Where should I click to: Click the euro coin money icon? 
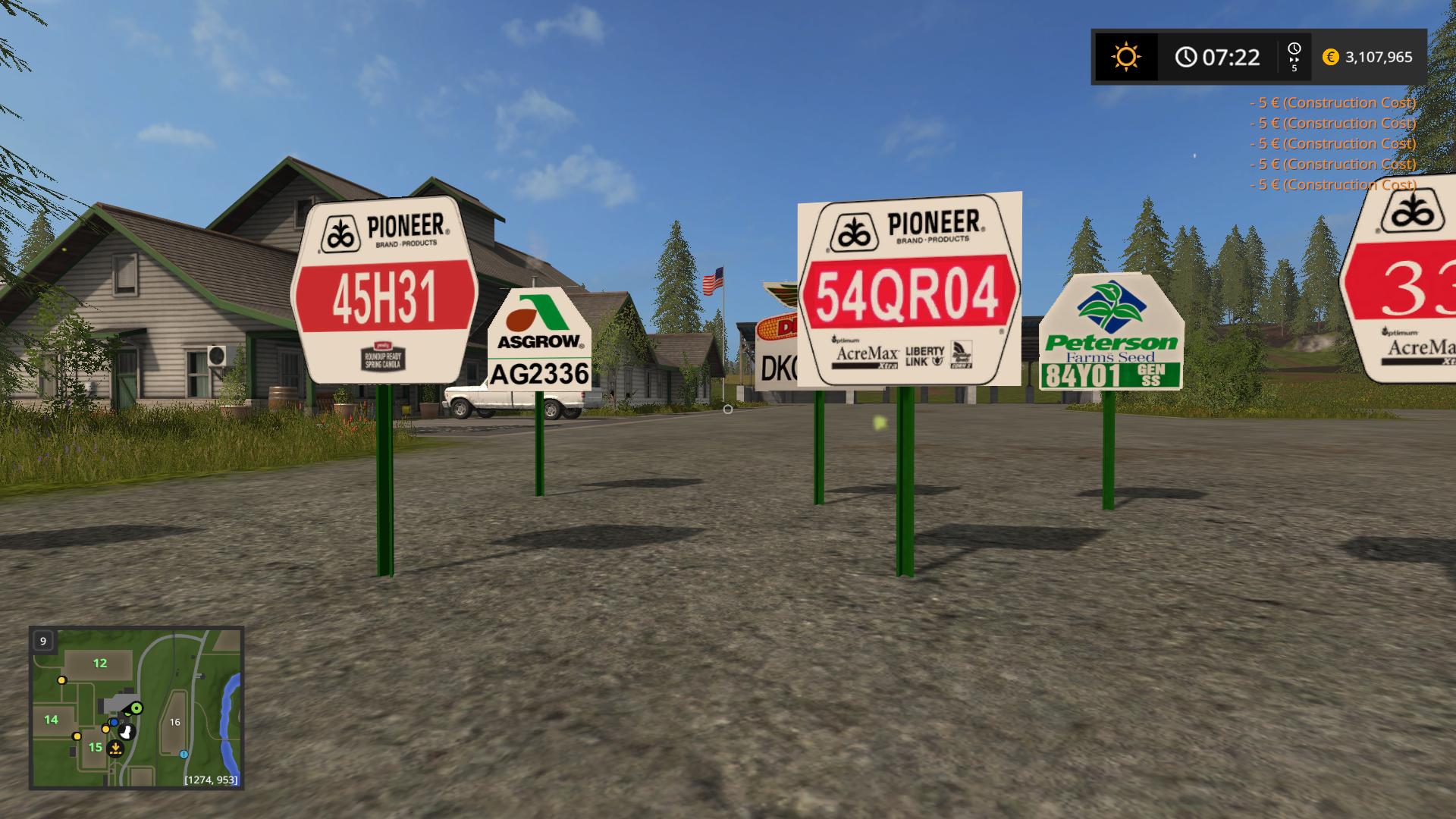[x=1330, y=57]
